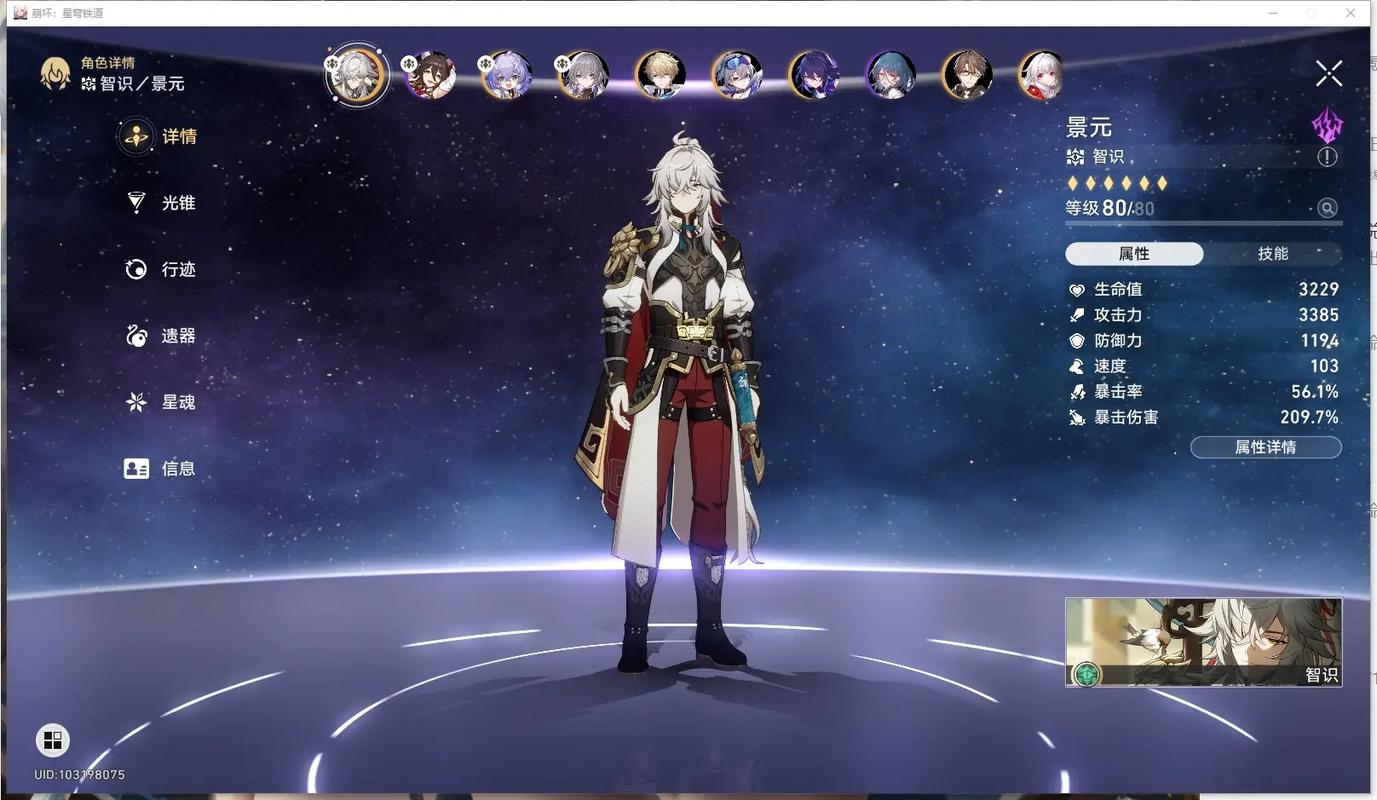Close the character details screen with the X
1377x800 pixels.
[x=1329, y=72]
